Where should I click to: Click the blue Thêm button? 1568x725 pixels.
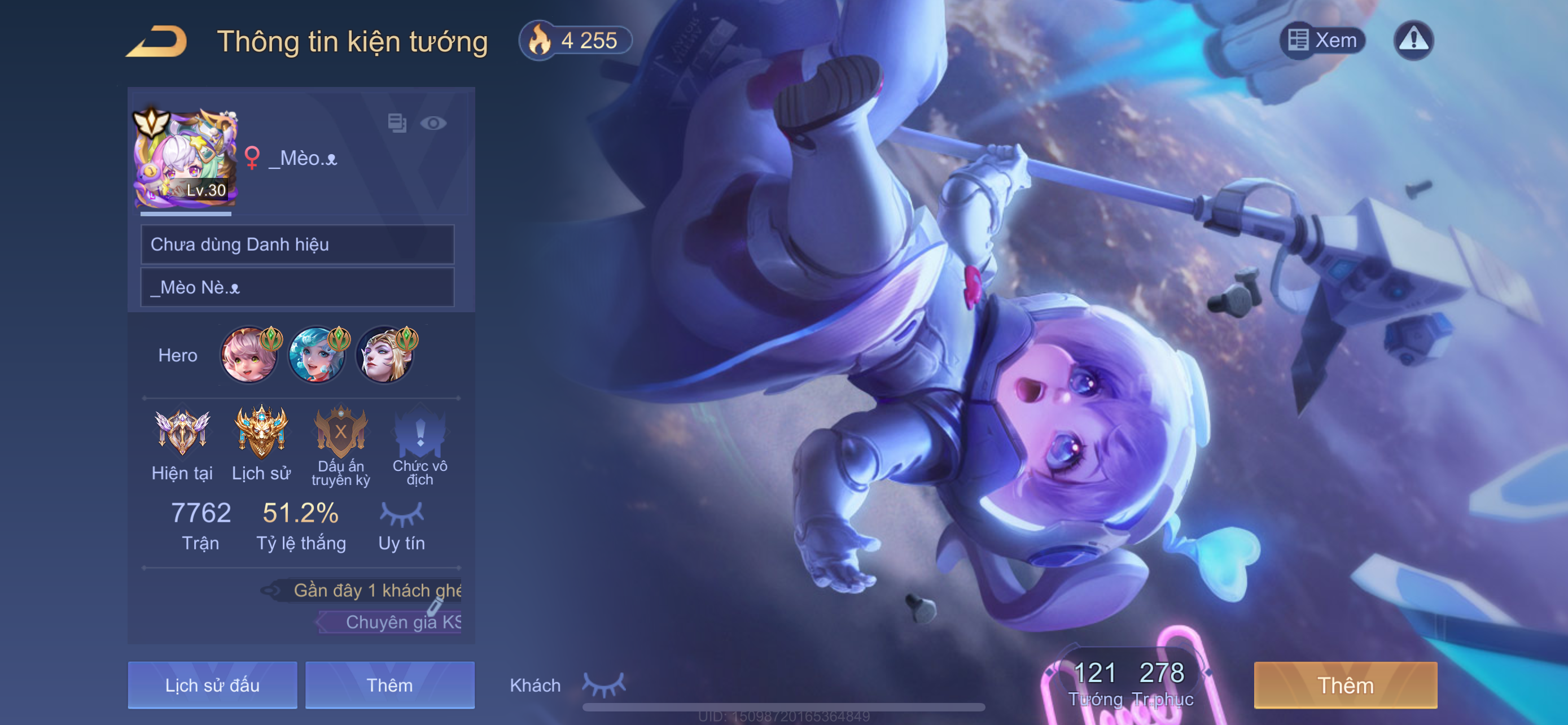pos(389,685)
